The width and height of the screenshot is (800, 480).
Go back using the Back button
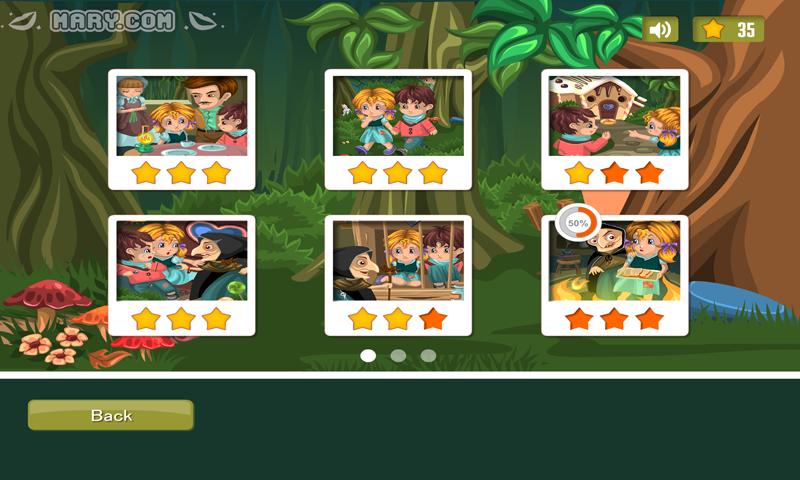coord(110,415)
